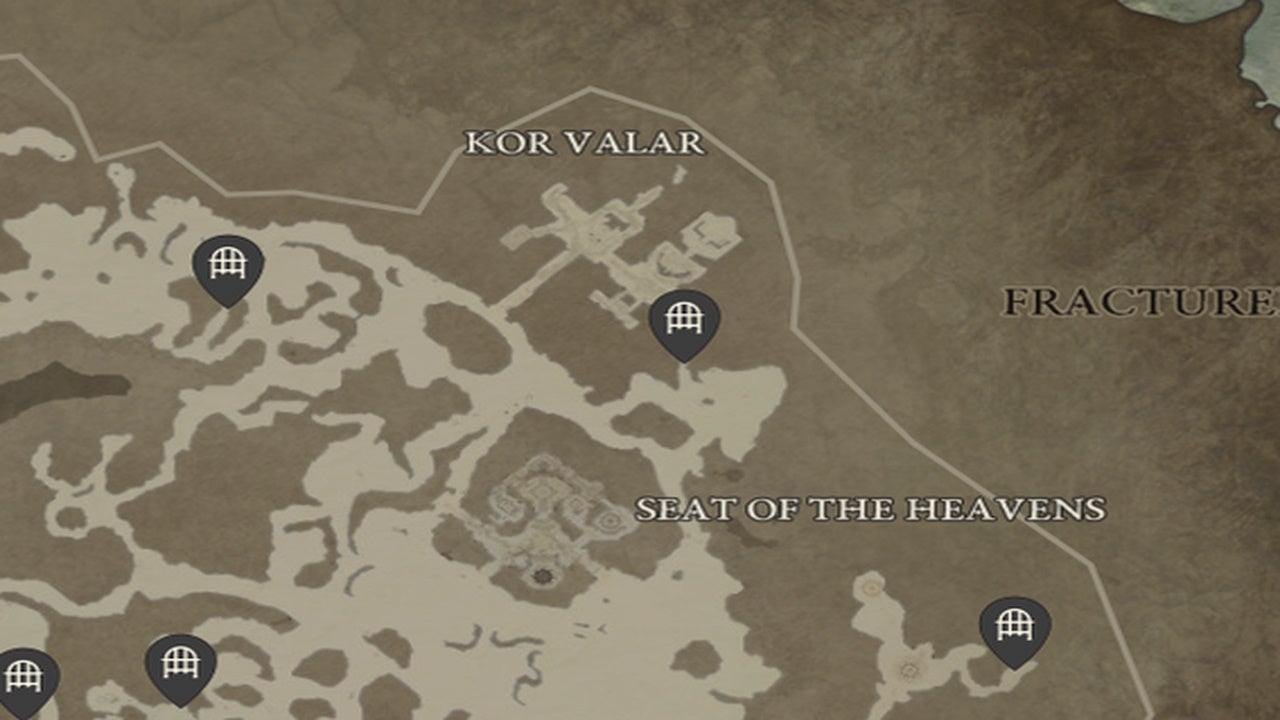1280x720 pixels.
Task: Click the KOR VALAR region label
Action: [x=585, y=143]
